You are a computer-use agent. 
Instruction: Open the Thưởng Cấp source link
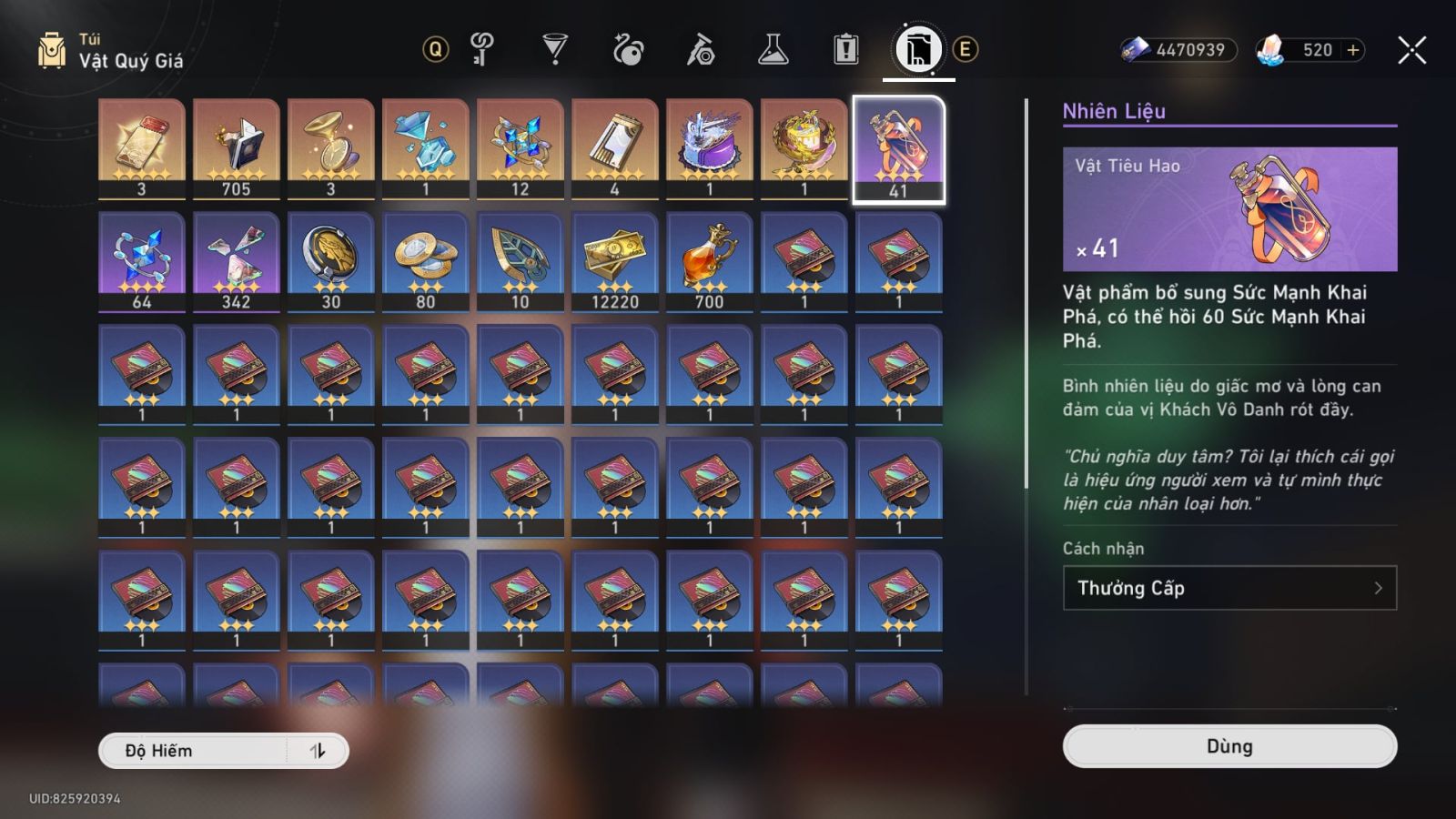[x=1229, y=588]
